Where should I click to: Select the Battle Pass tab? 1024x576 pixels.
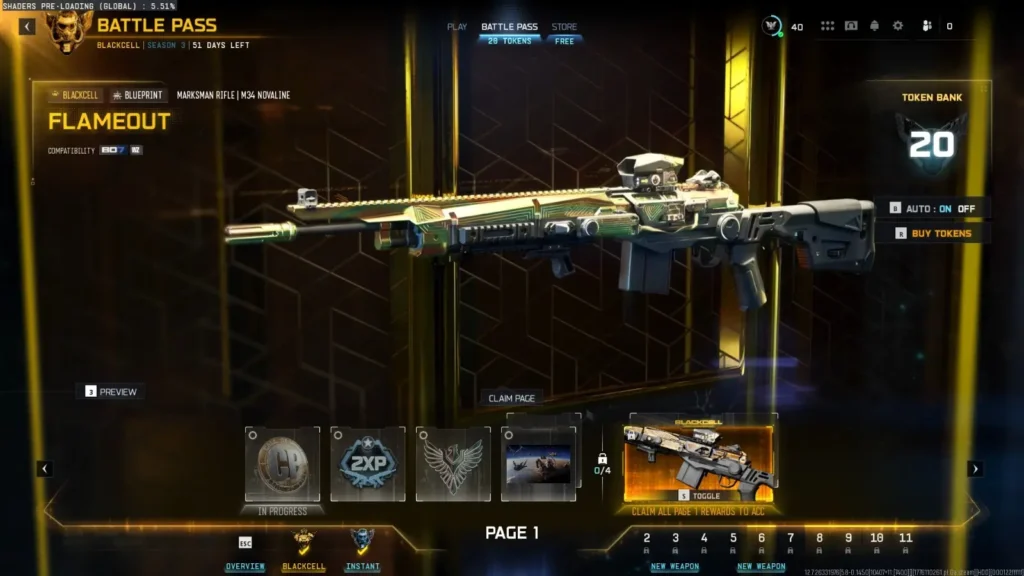click(510, 27)
